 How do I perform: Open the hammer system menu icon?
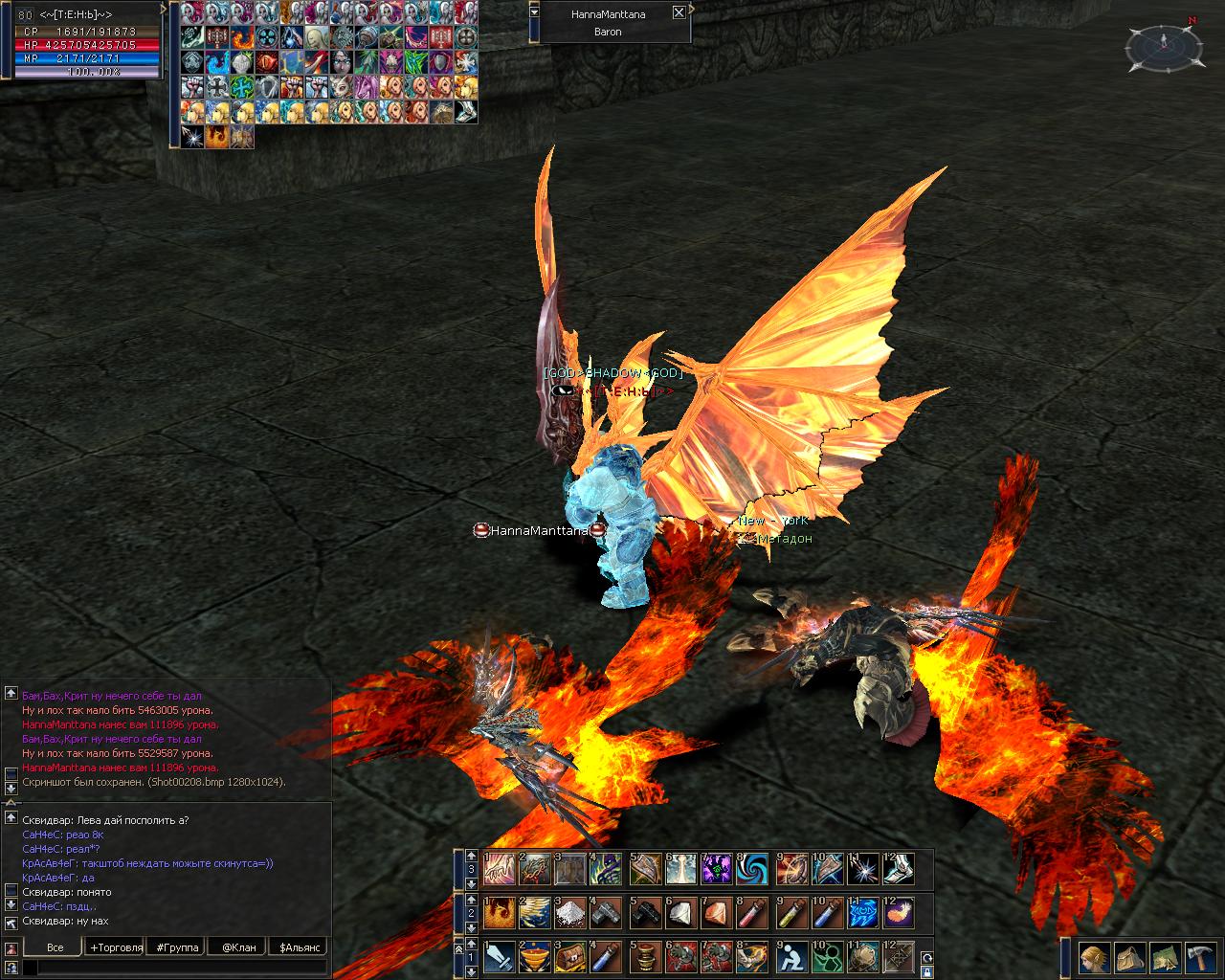[1200, 957]
